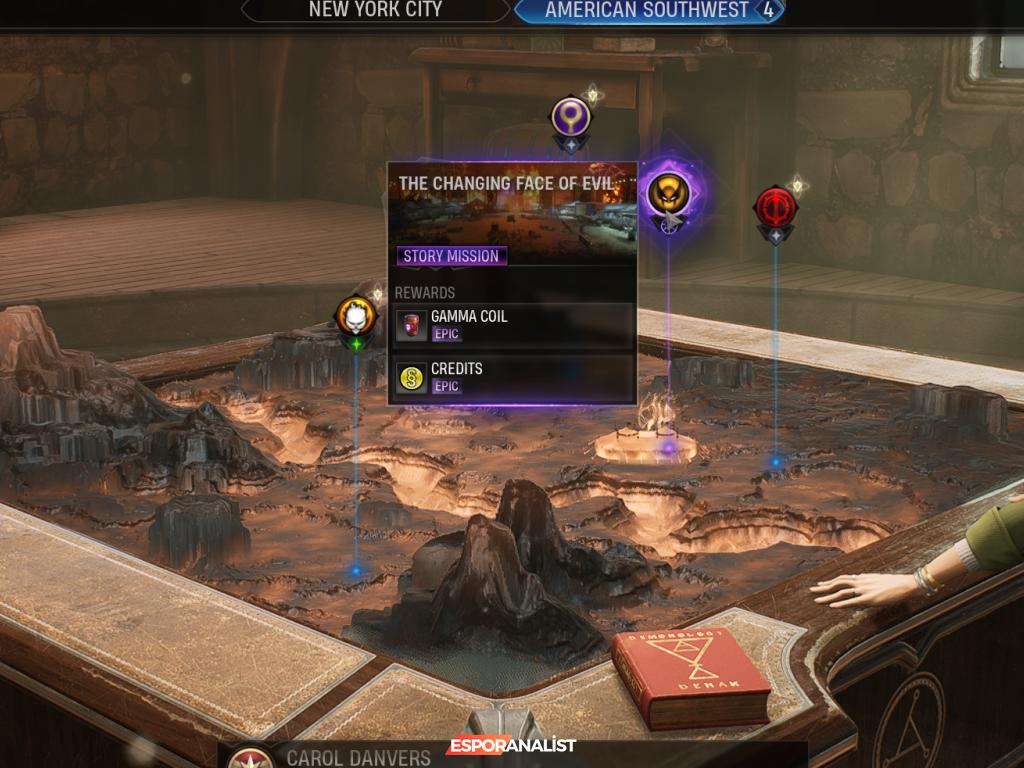The image size is (1024, 768).
Task: Select the flaming skull mission marker
Action: (356, 317)
